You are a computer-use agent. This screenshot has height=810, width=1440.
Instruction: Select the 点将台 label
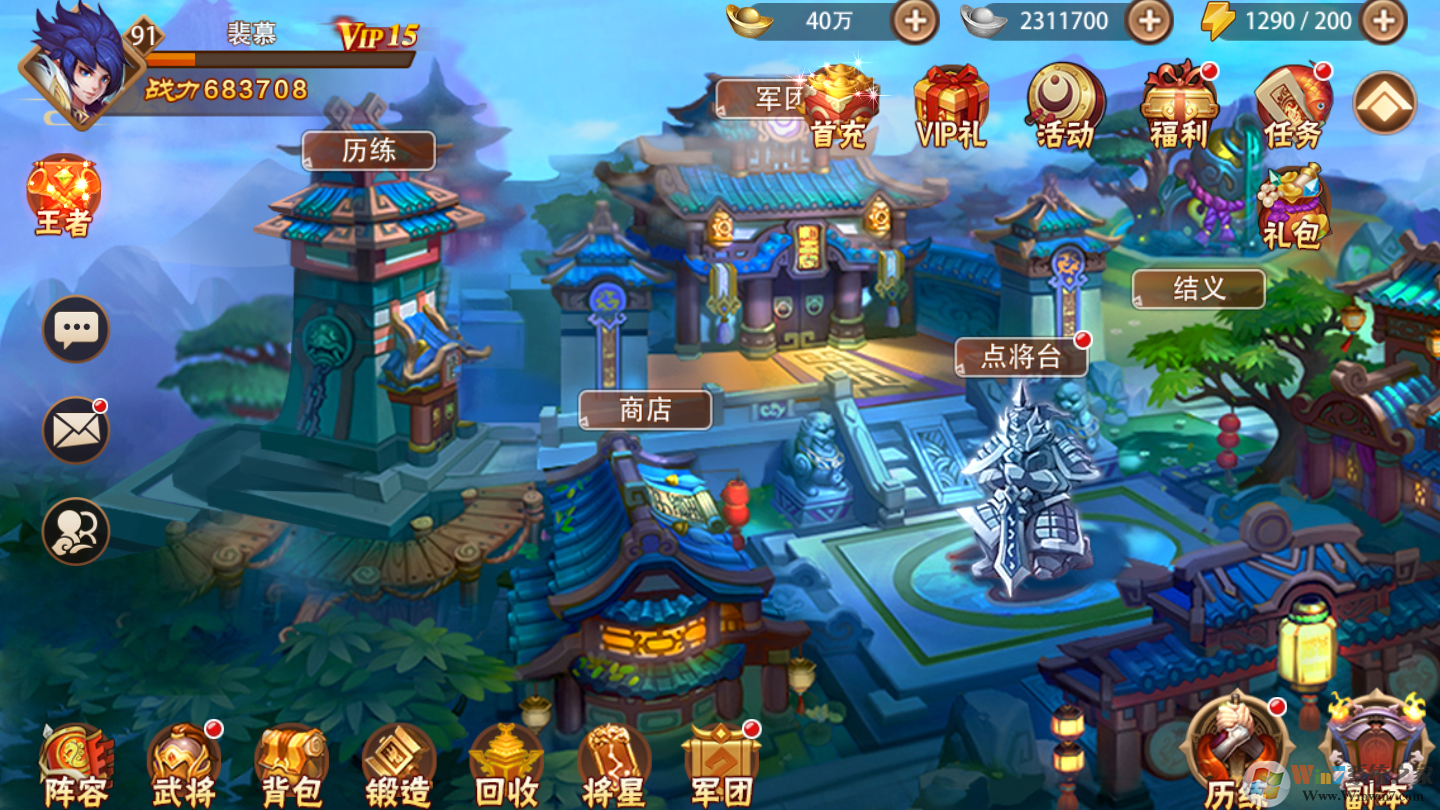pos(1020,357)
